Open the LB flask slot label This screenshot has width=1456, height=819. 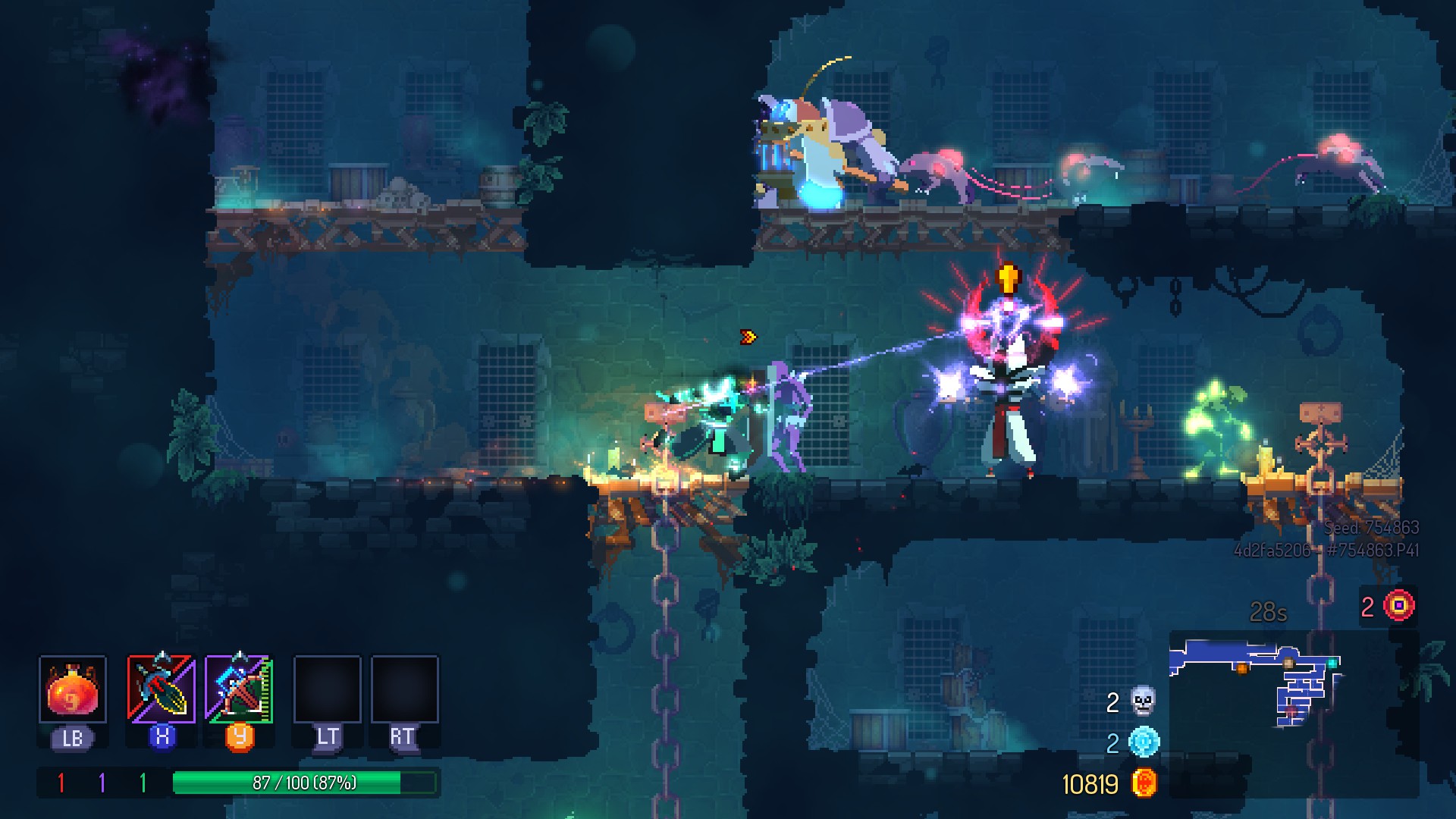[x=72, y=736]
